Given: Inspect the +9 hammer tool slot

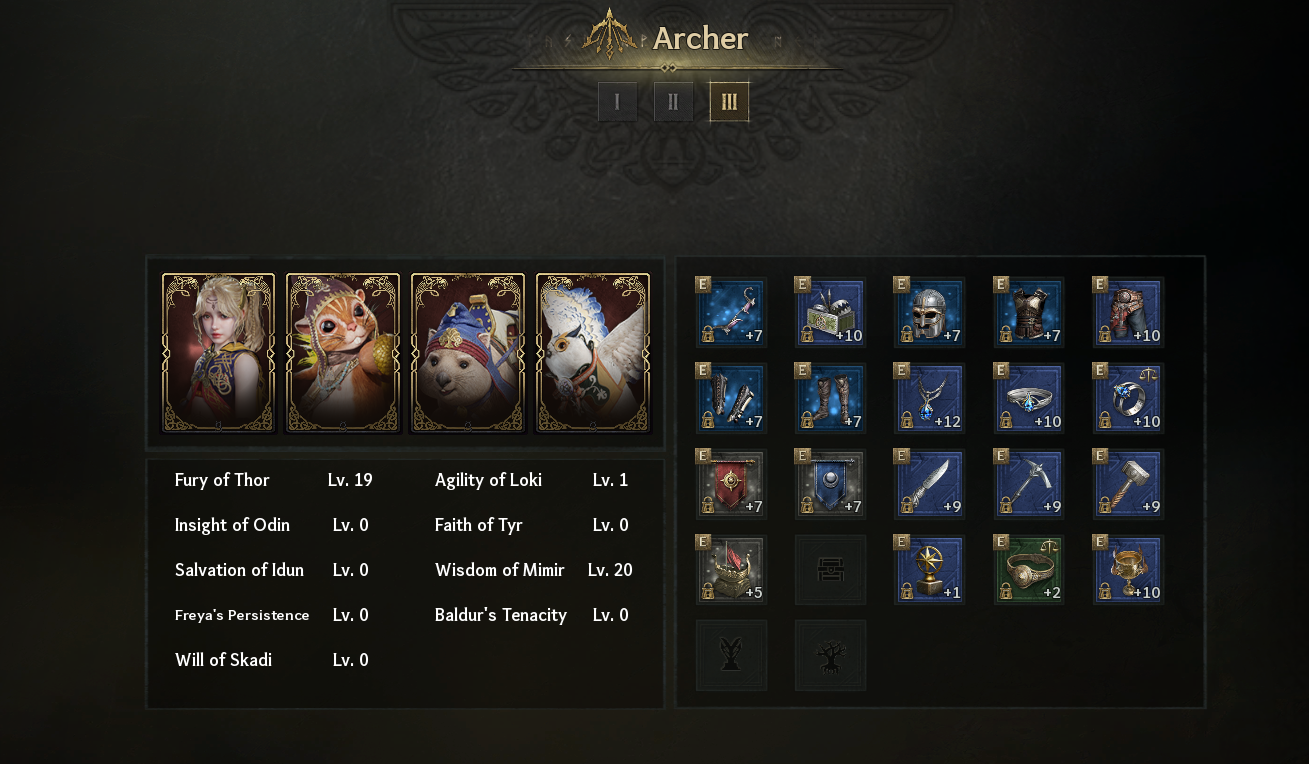Looking at the screenshot, I should tap(1129, 485).
